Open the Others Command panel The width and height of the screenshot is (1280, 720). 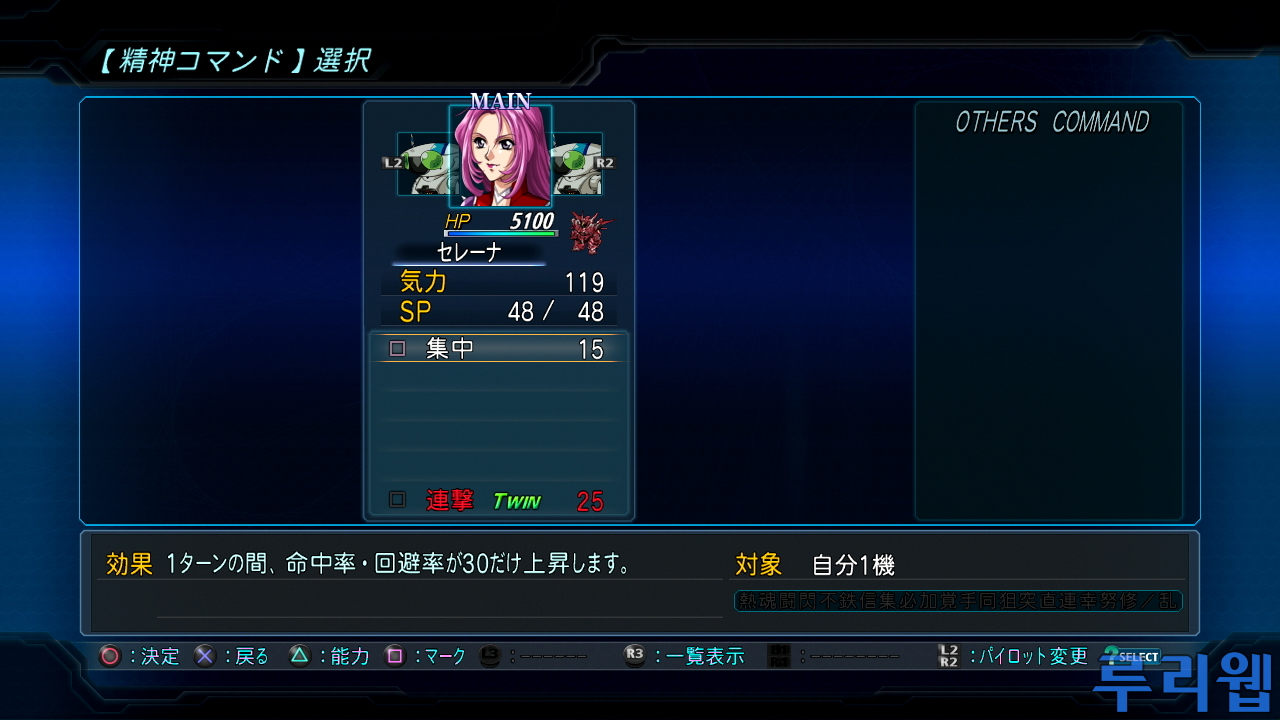pos(1050,122)
